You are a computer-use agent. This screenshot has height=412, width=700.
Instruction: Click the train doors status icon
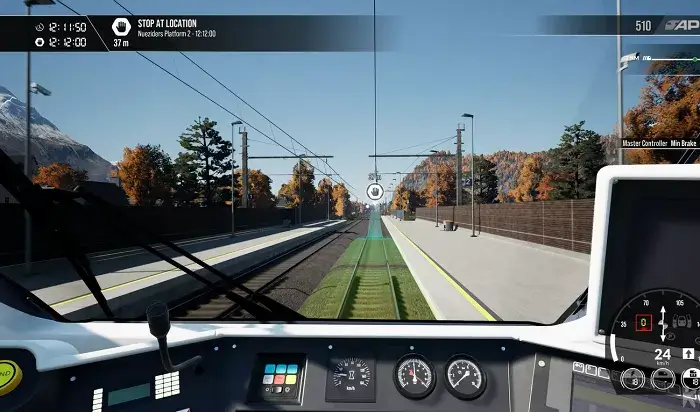coord(682,323)
